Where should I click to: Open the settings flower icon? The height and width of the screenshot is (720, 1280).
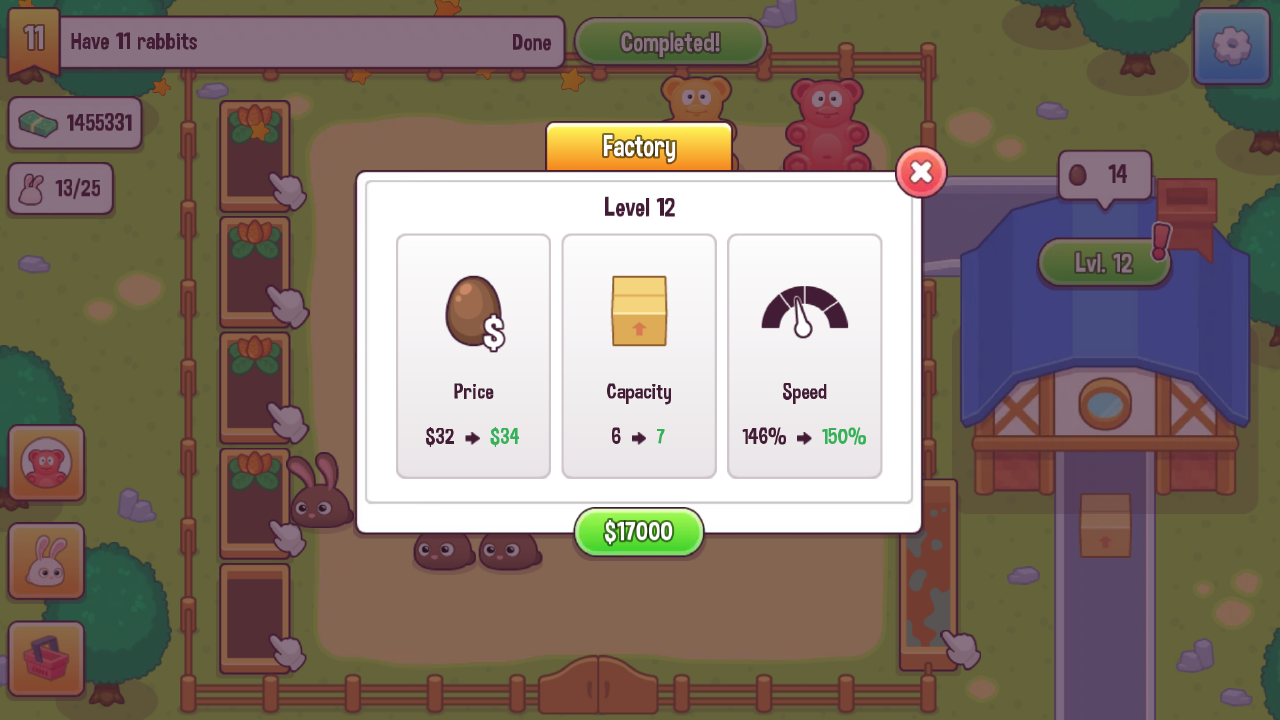(x=1231, y=47)
